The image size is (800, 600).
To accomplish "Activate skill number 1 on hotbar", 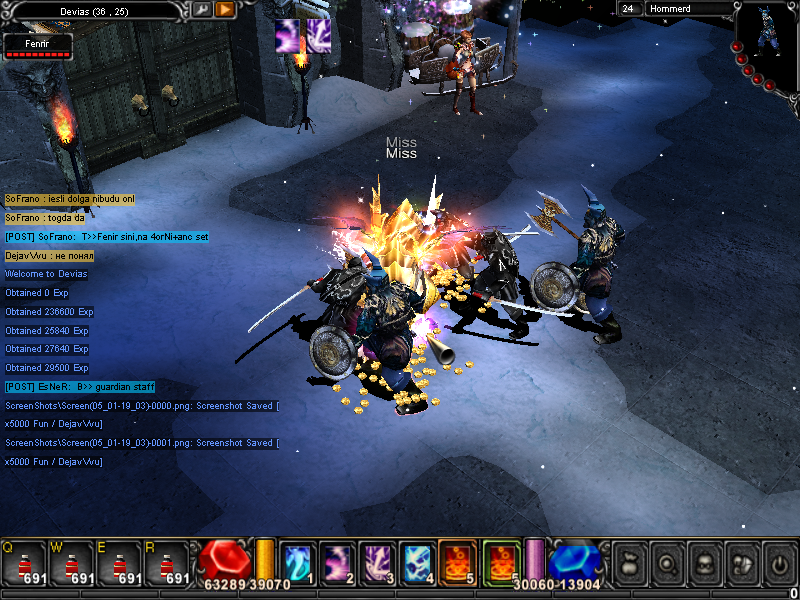I will [x=298, y=562].
